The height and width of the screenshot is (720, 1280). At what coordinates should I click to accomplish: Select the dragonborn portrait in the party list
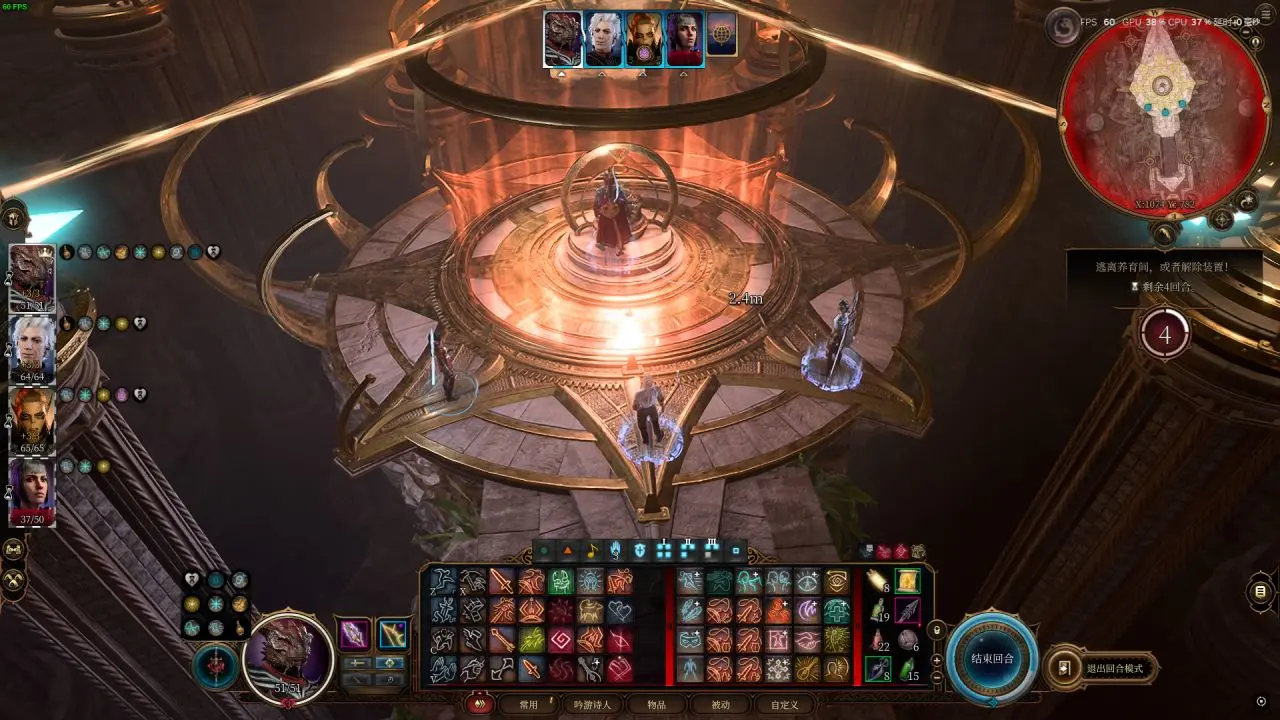point(31,277)
